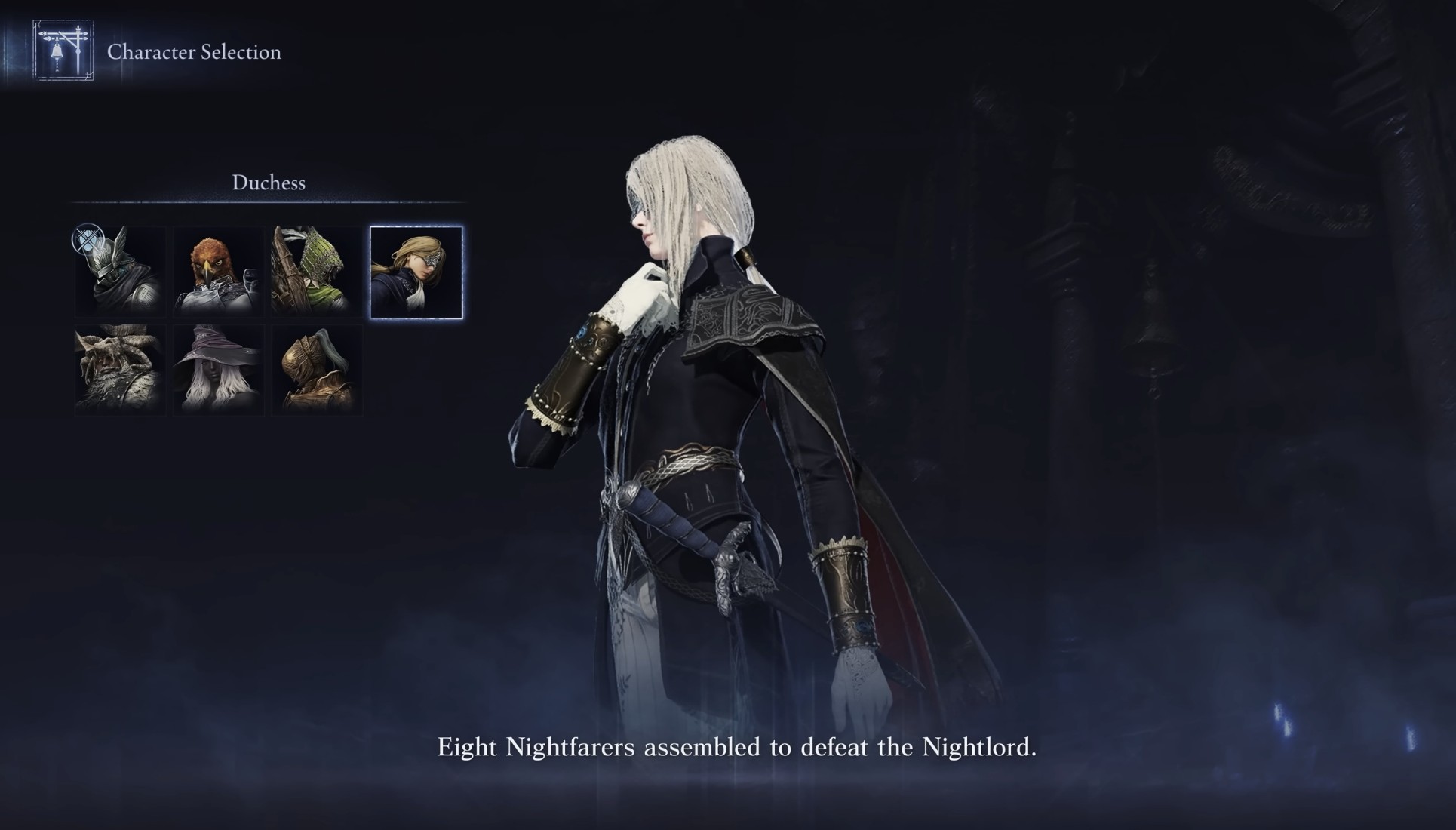The image size is (1456, 830).
Task: Pick the golden-helmed character portrait
Action: pos(317,370)
